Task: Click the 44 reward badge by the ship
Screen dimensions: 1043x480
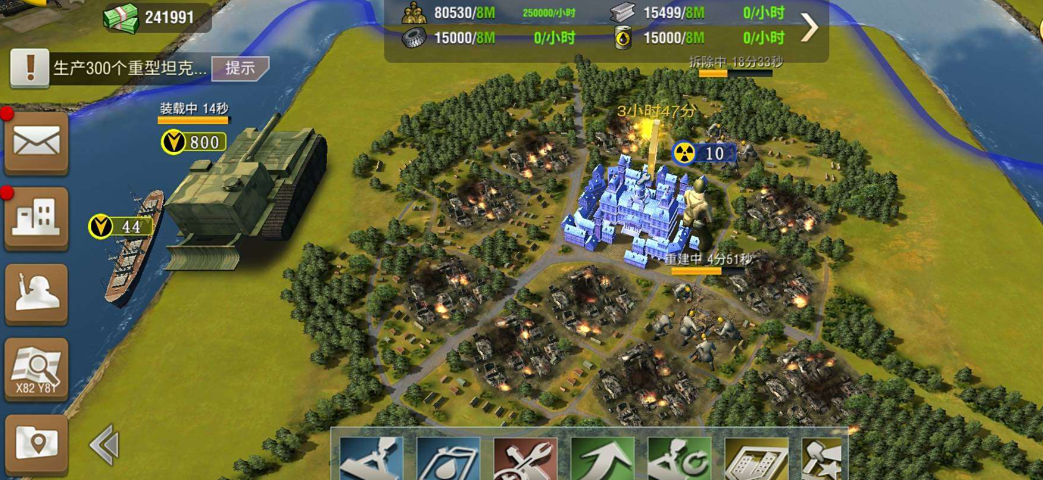Action: click(x=119, y=227)
